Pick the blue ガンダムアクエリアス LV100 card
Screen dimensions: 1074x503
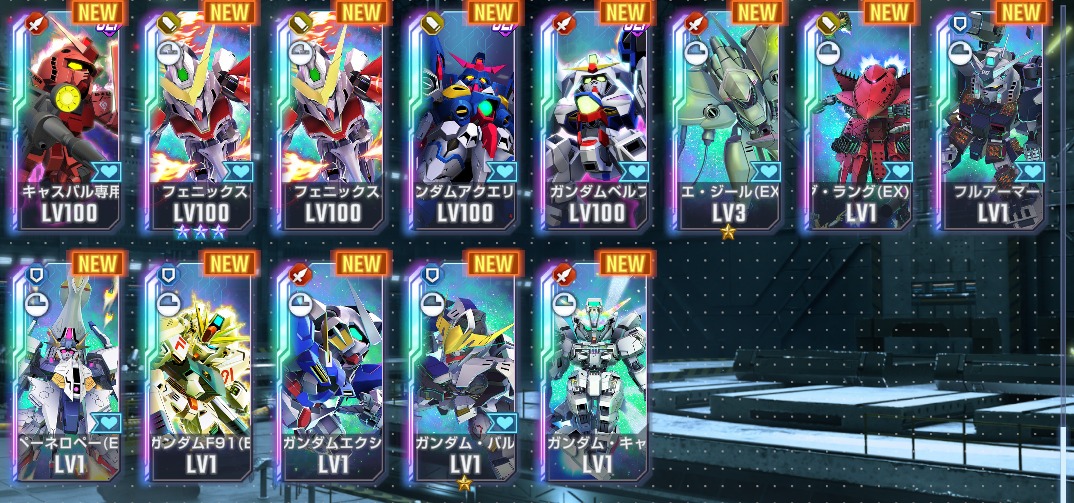click(x=462, y=120)
